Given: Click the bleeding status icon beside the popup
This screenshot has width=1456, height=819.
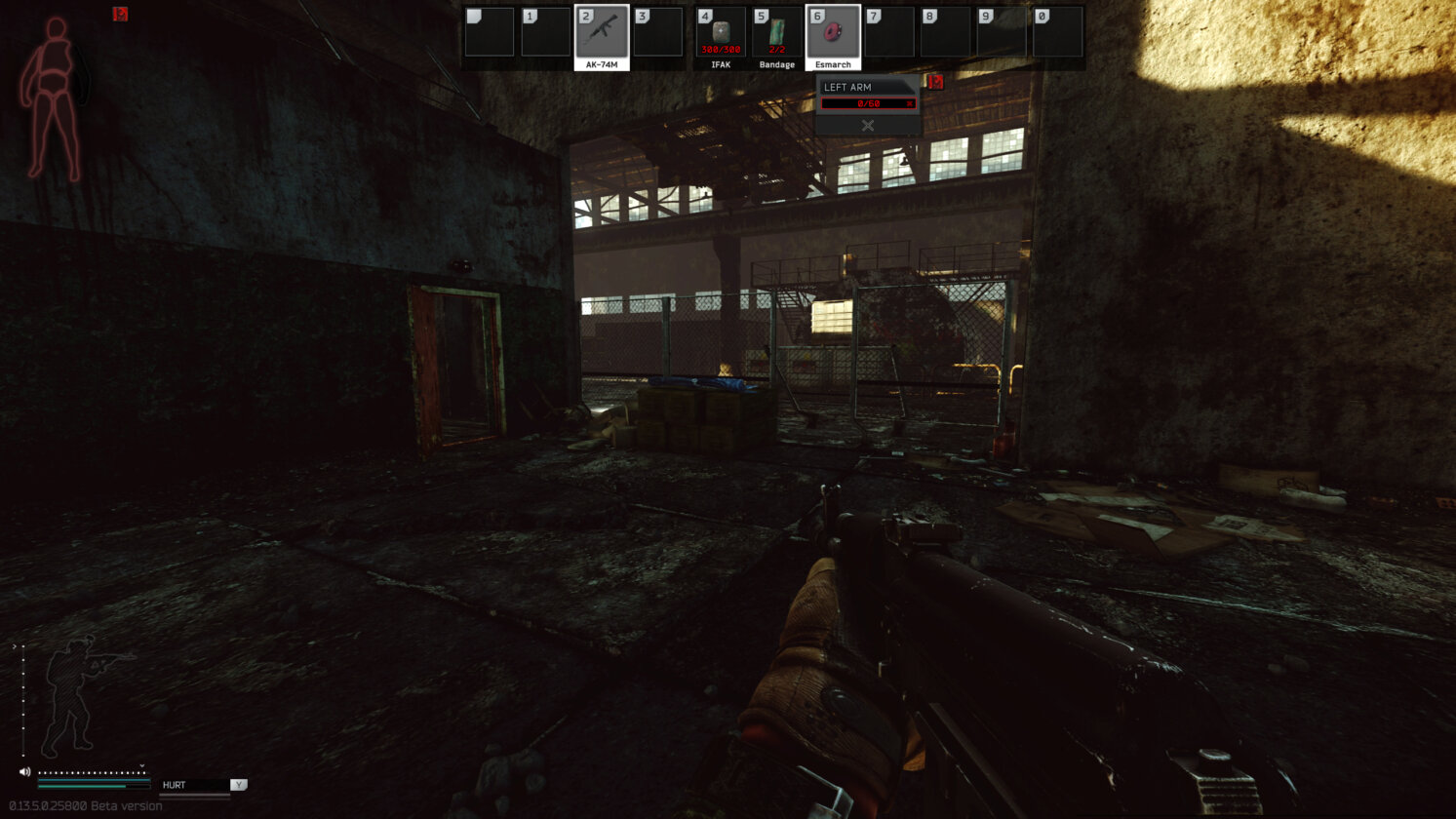Looking at the screenshot, I should coord(934,83).
